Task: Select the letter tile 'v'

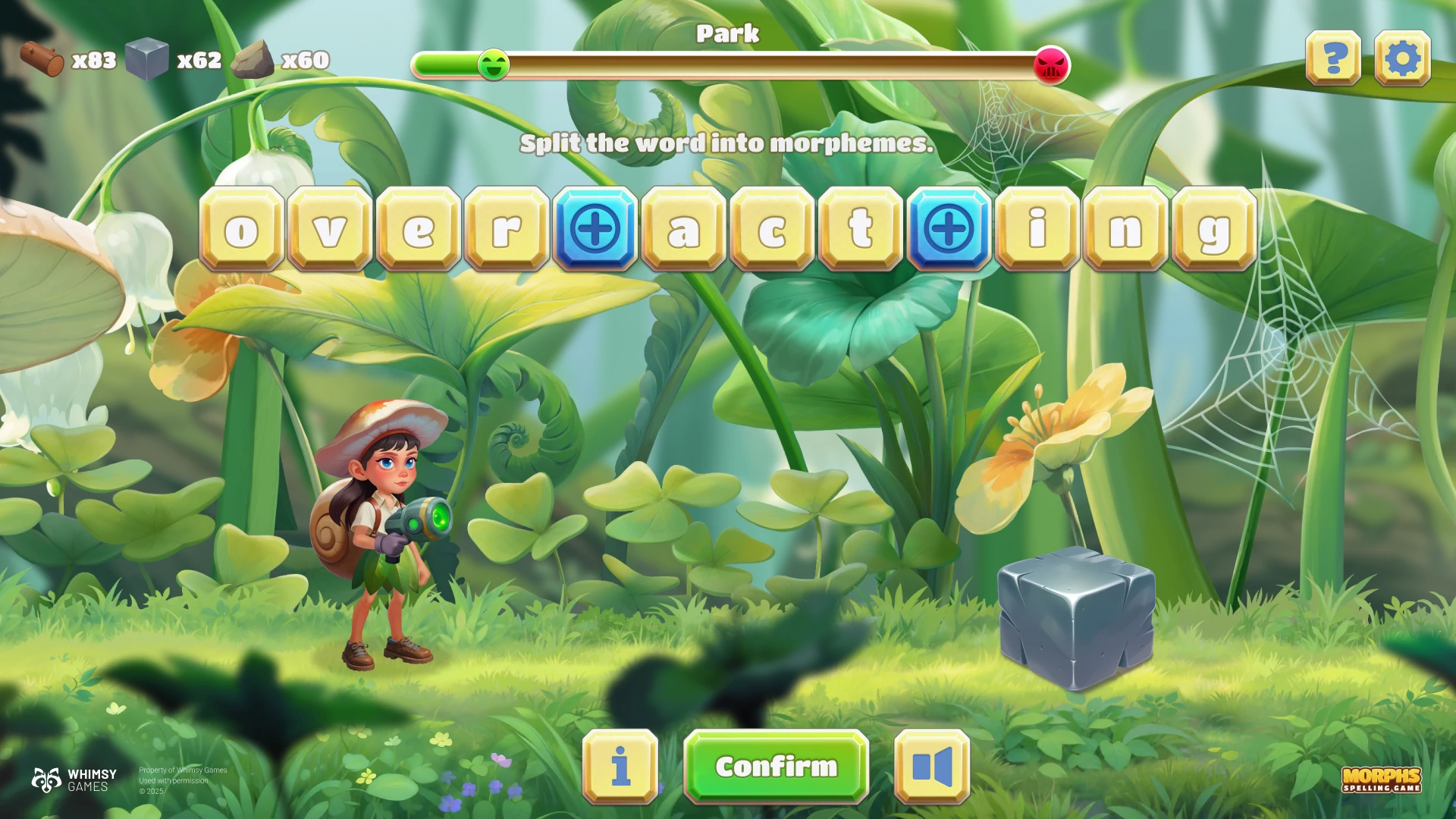Action: 330,228
